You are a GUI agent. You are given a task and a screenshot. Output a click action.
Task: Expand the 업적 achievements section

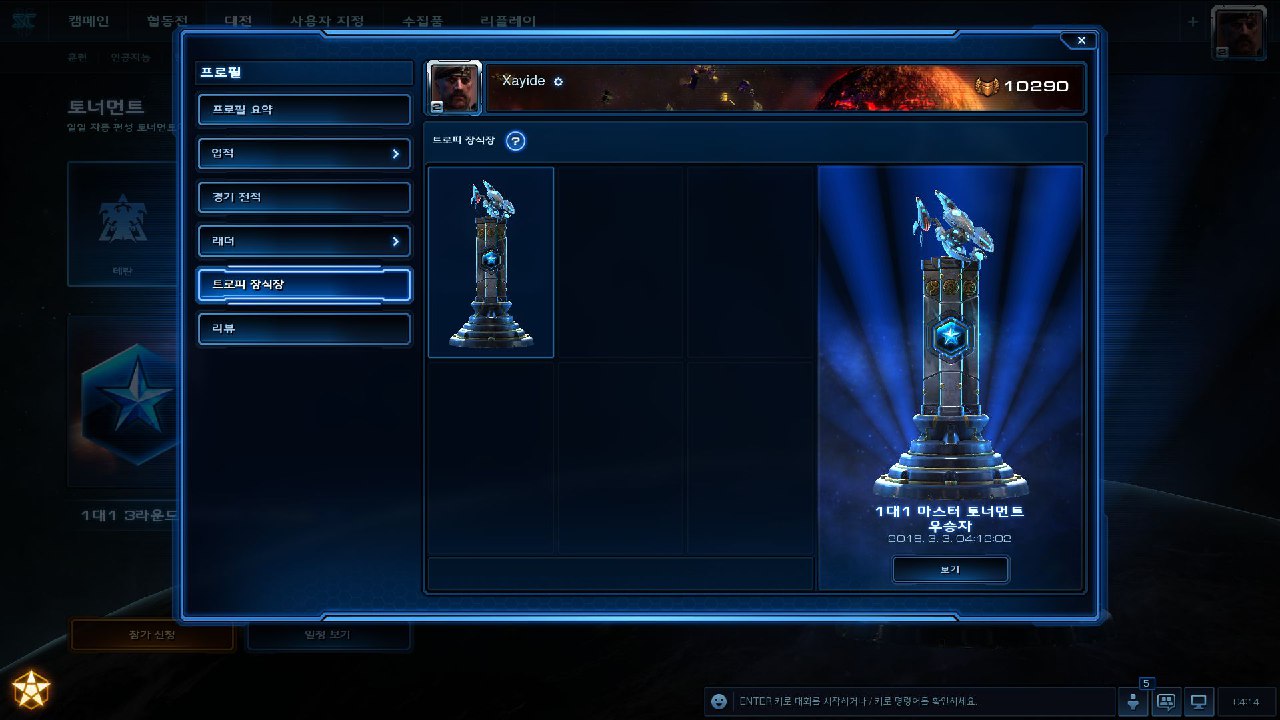(x=304, y=154)
